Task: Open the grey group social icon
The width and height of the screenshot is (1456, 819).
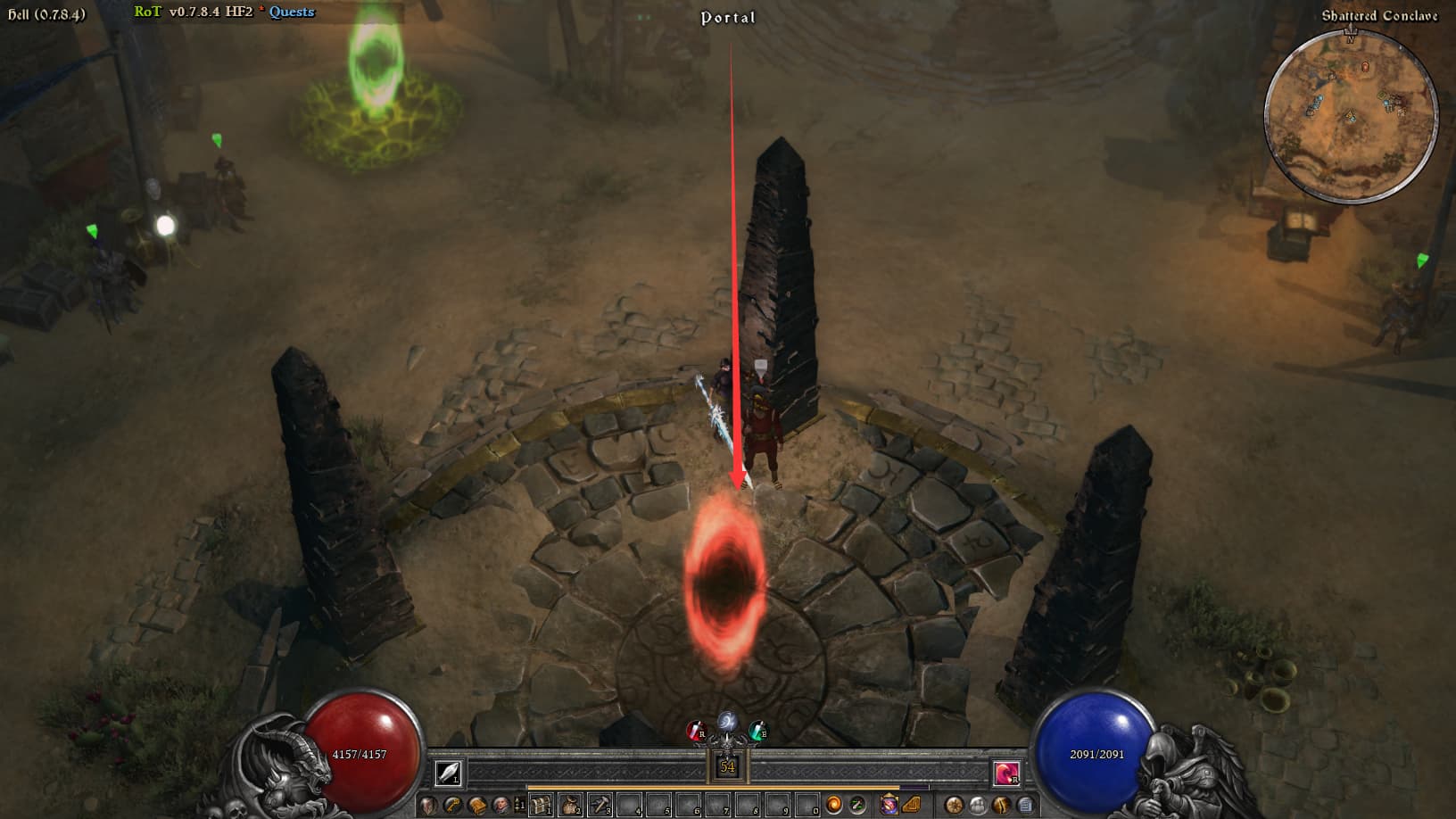Action: point(978,806)
